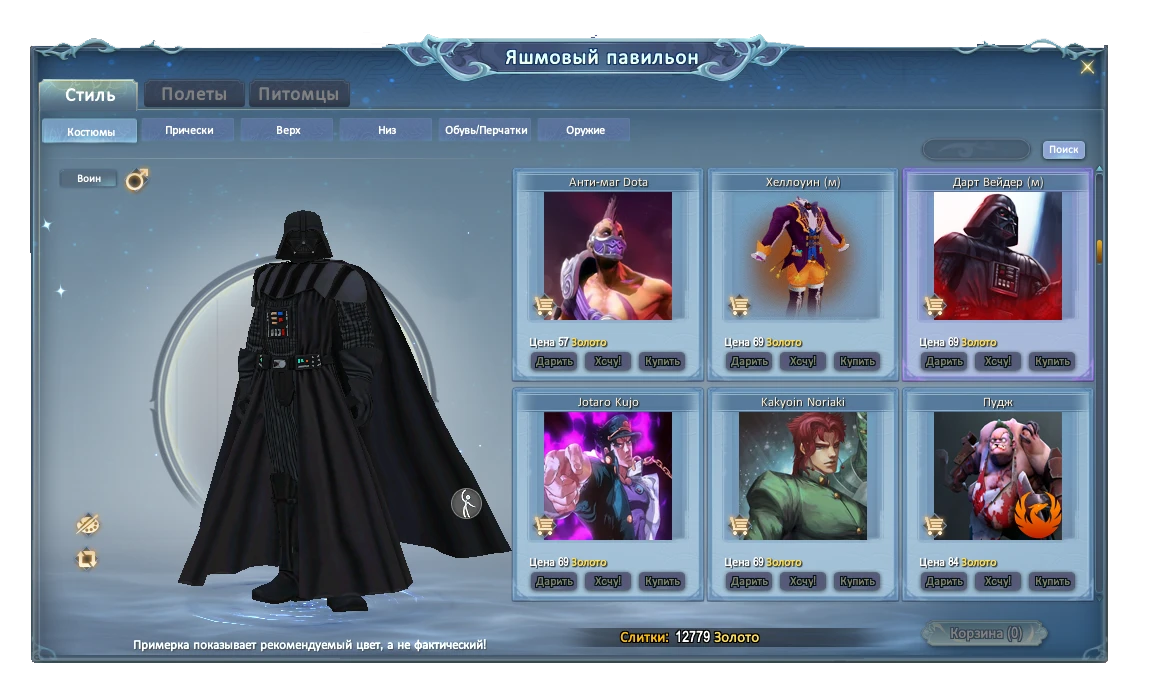Click the Поиск search button
1149x685 pixels.
coord(1063,150)
